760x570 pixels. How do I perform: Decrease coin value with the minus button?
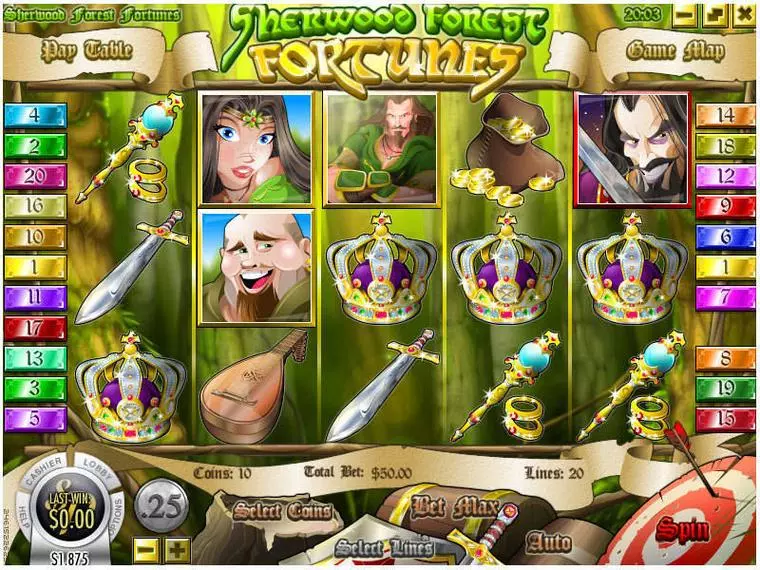[x=146, y=548]
